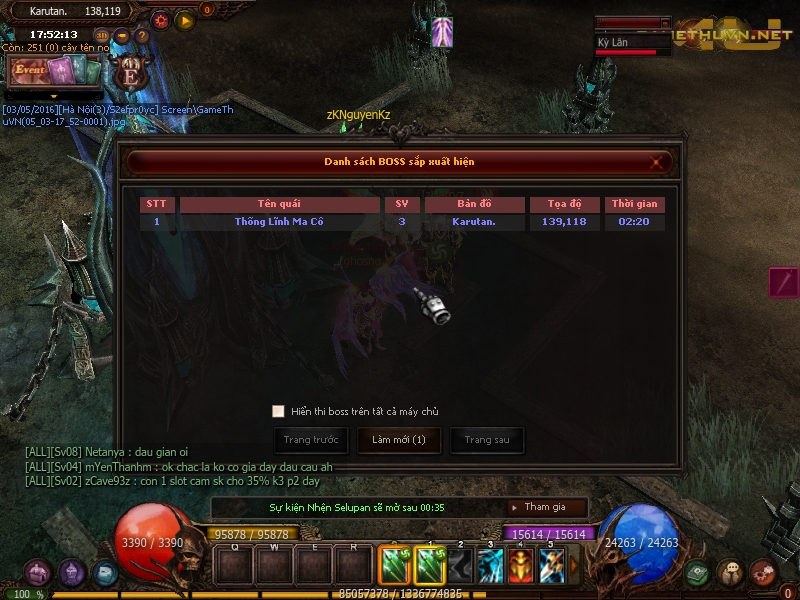The image size is (800, 600).
Task: Select the Thống Lĩnh Ma Cổ boss row
Action: pos(401,222)
